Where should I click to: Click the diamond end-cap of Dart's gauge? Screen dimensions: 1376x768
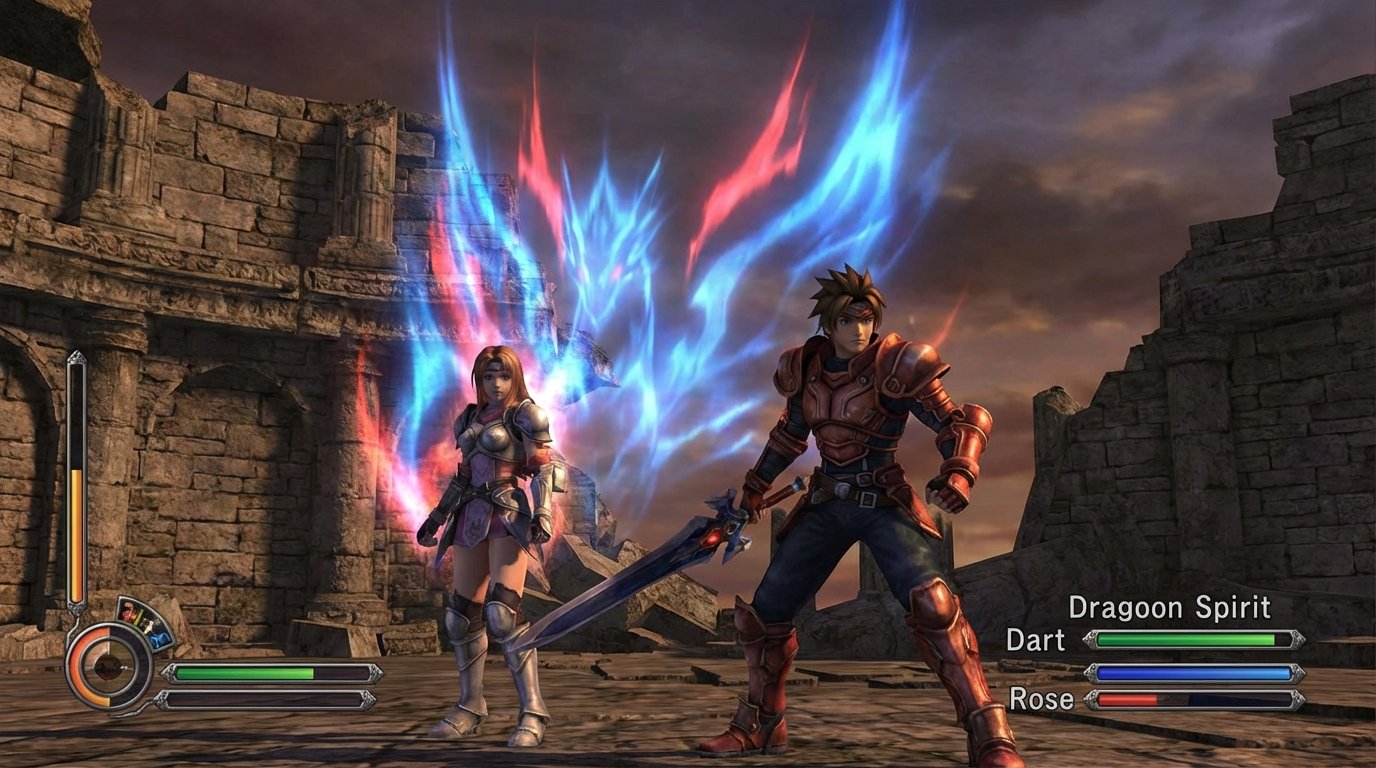coord(1296,639)
